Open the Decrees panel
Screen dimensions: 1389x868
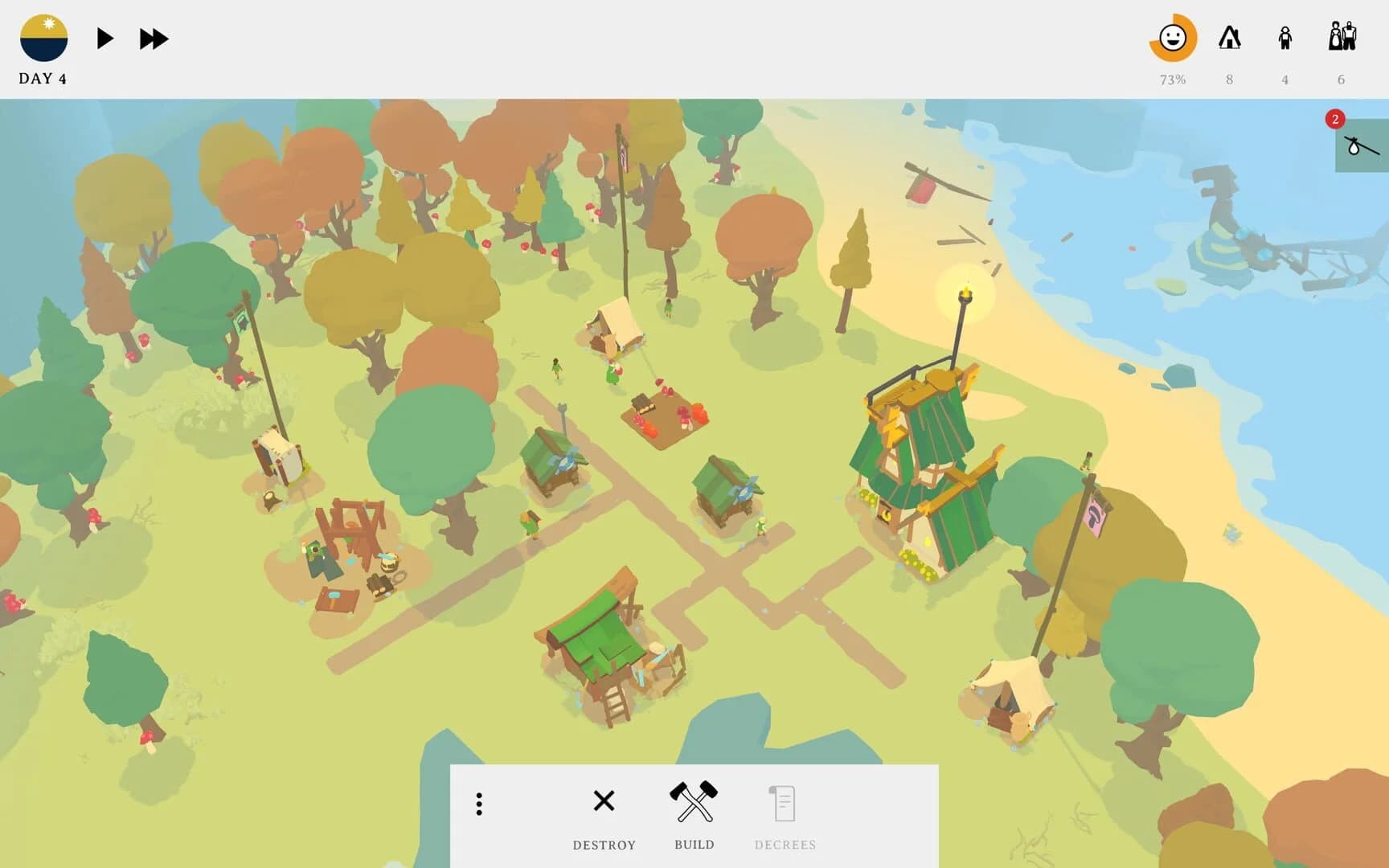point(784,801)
